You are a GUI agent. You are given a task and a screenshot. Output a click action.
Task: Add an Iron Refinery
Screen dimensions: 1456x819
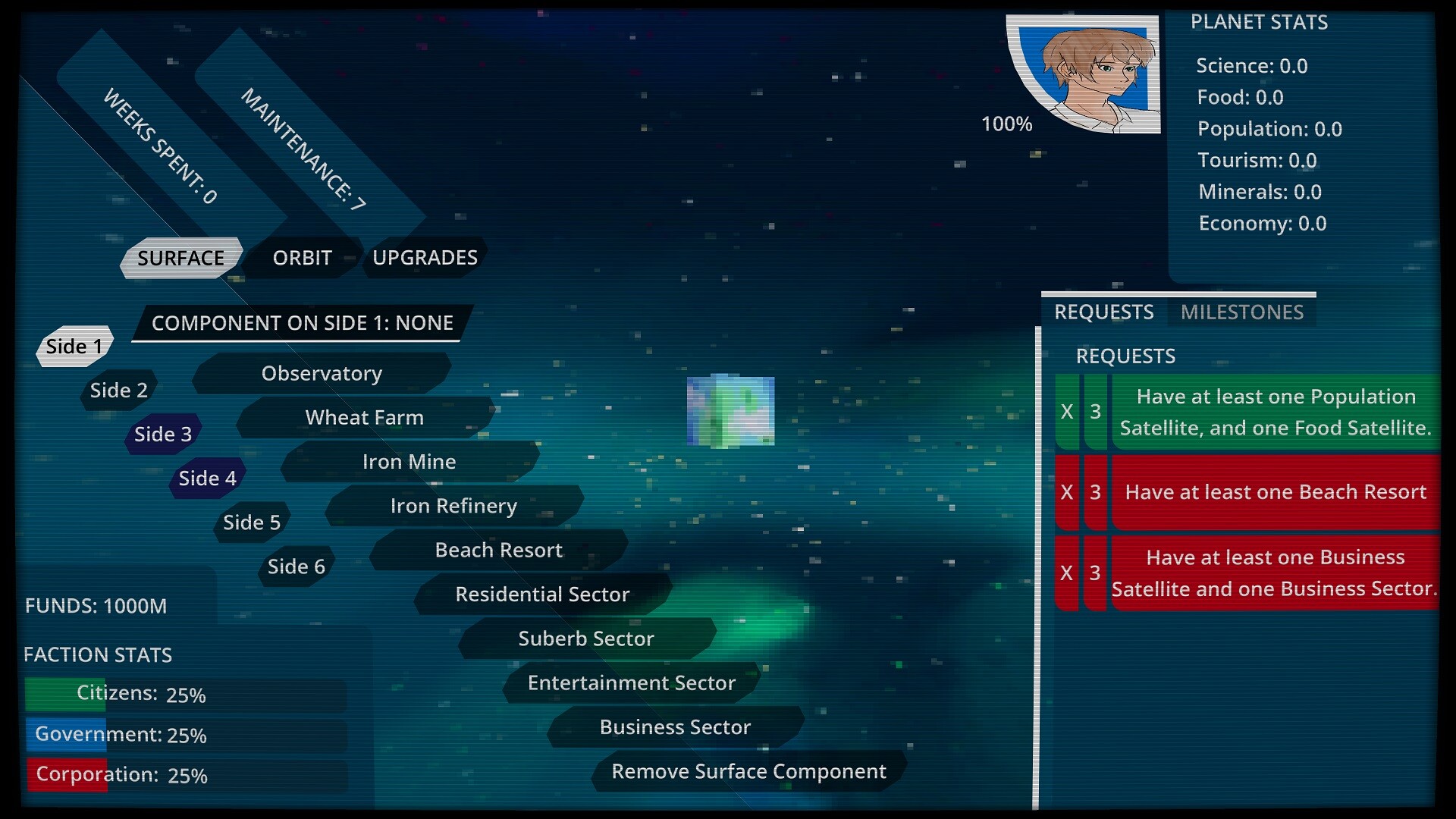(453, 506)
